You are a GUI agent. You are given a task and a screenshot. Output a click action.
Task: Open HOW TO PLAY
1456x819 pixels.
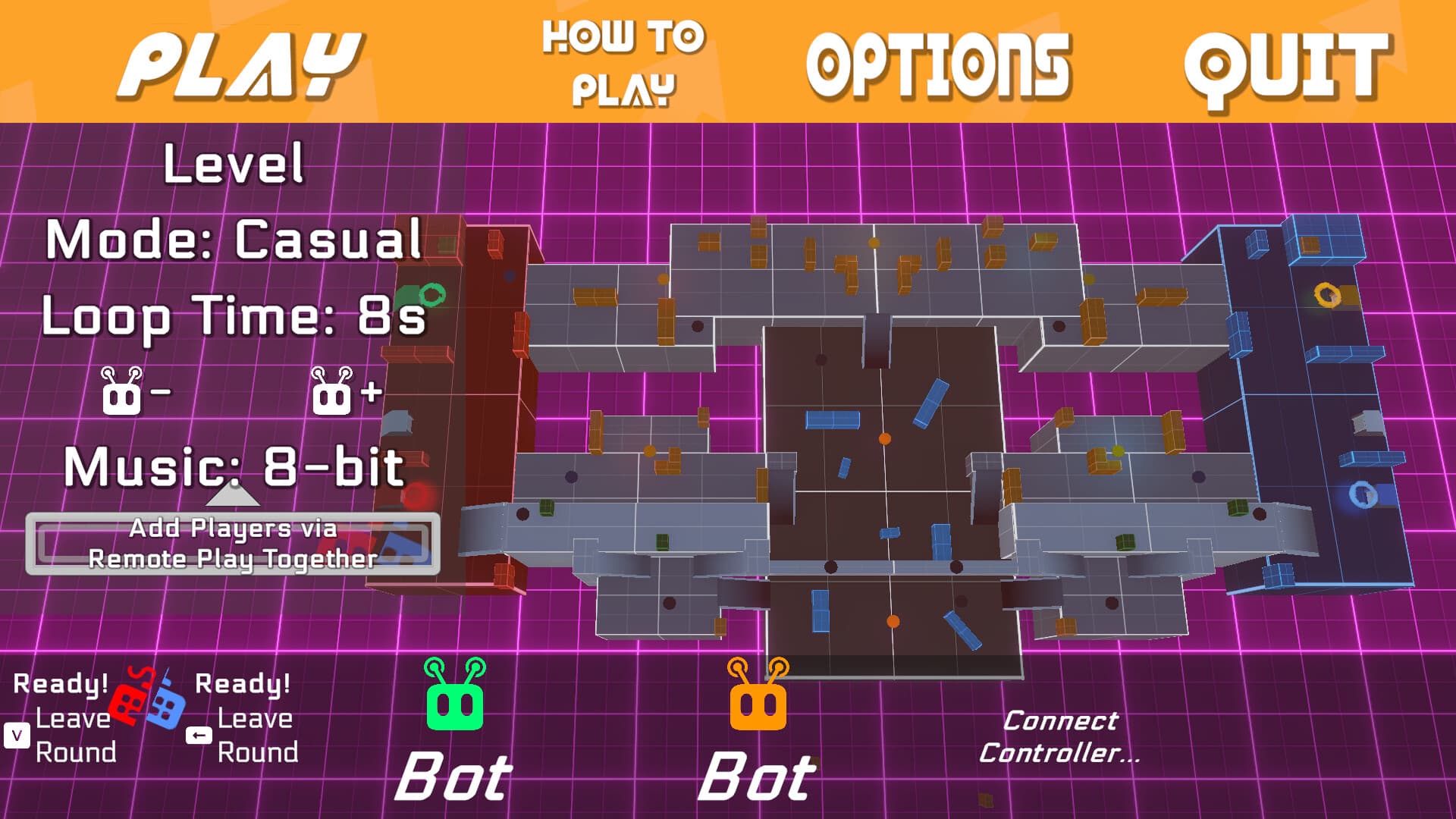(622, 59)
